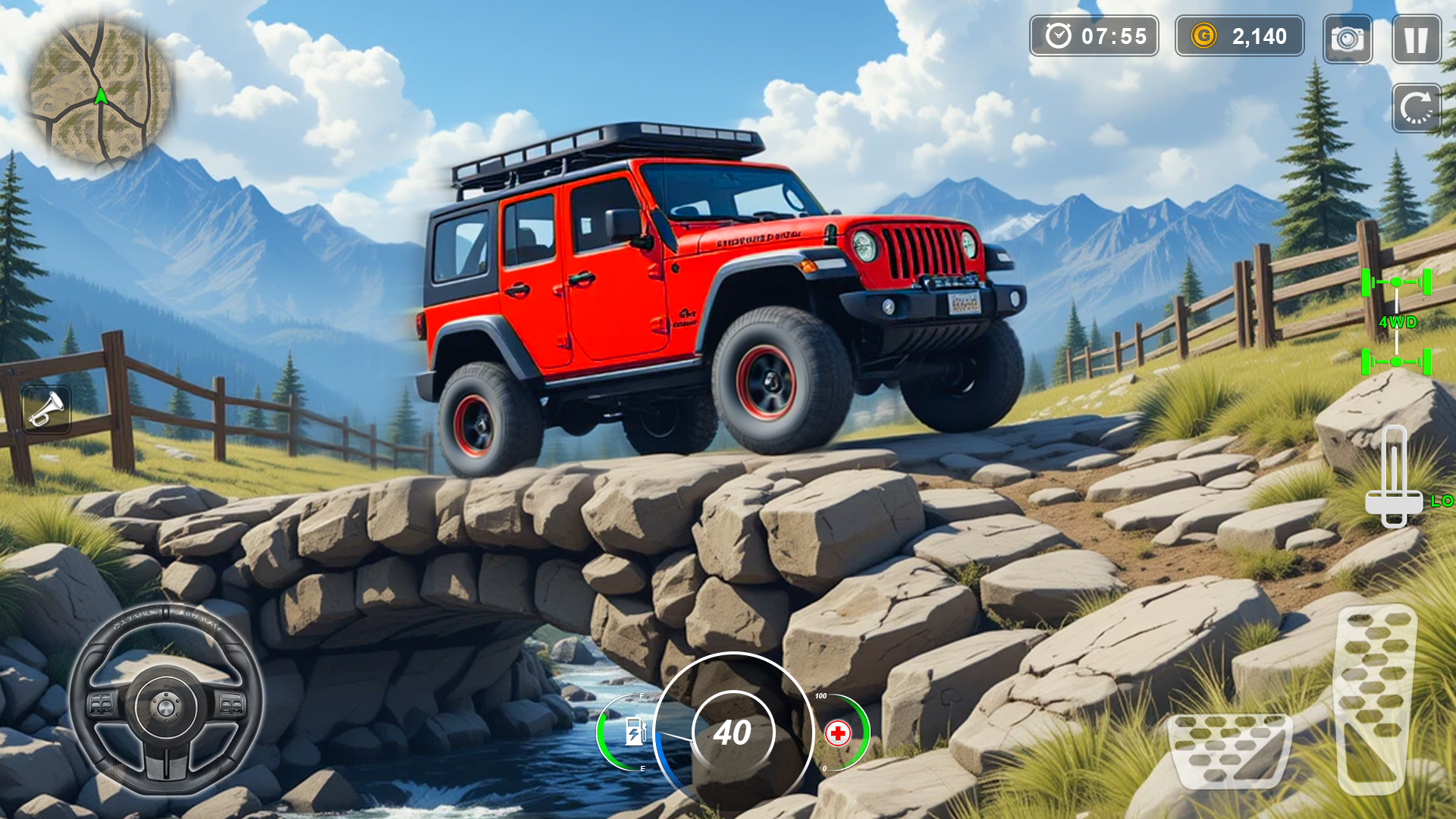
Task: Open the circular minimap
Action: pyautogui.click(x=99, y=93)
